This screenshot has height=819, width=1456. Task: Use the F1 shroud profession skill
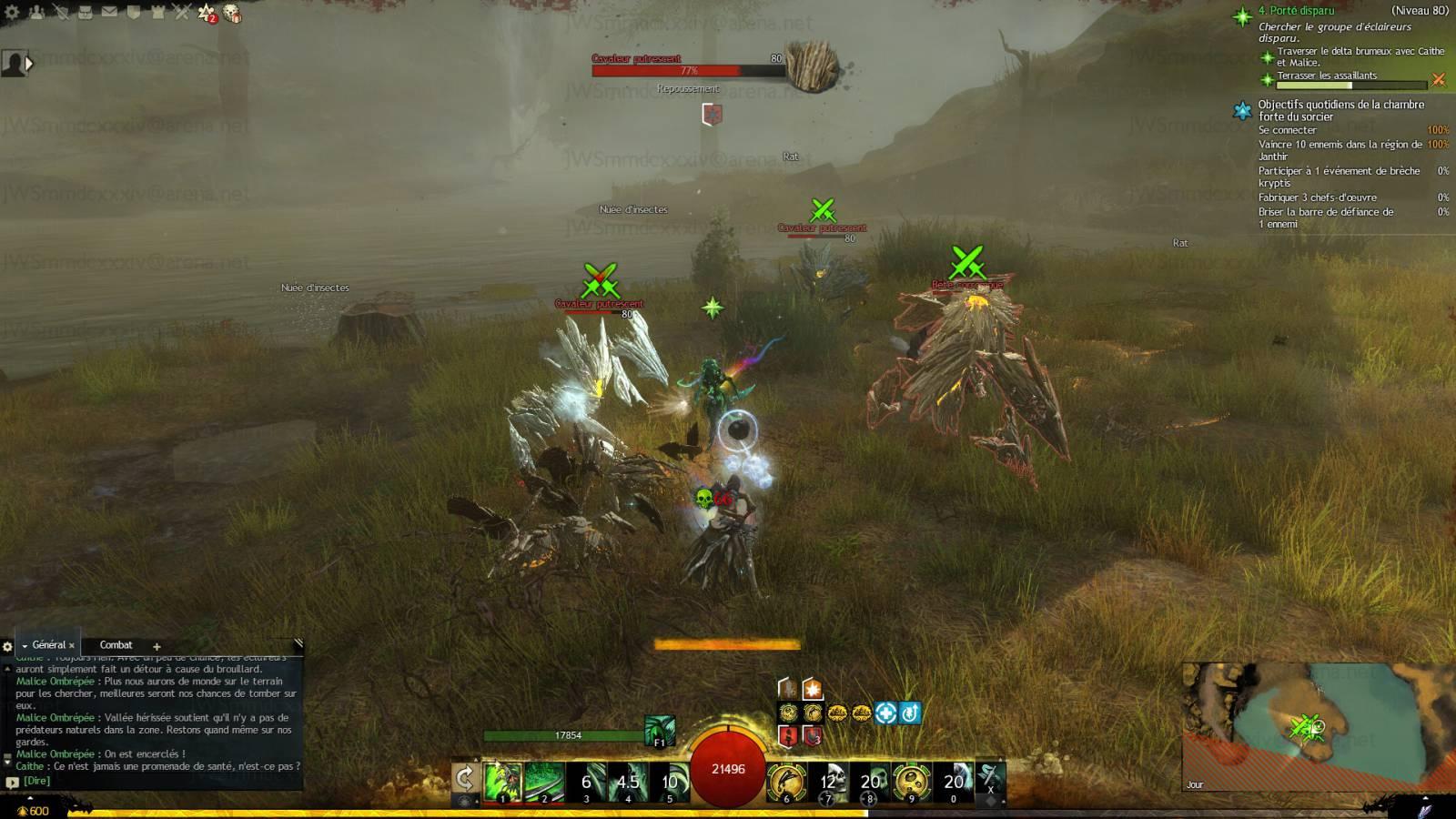pyautogui.click(x=660, y=731)
